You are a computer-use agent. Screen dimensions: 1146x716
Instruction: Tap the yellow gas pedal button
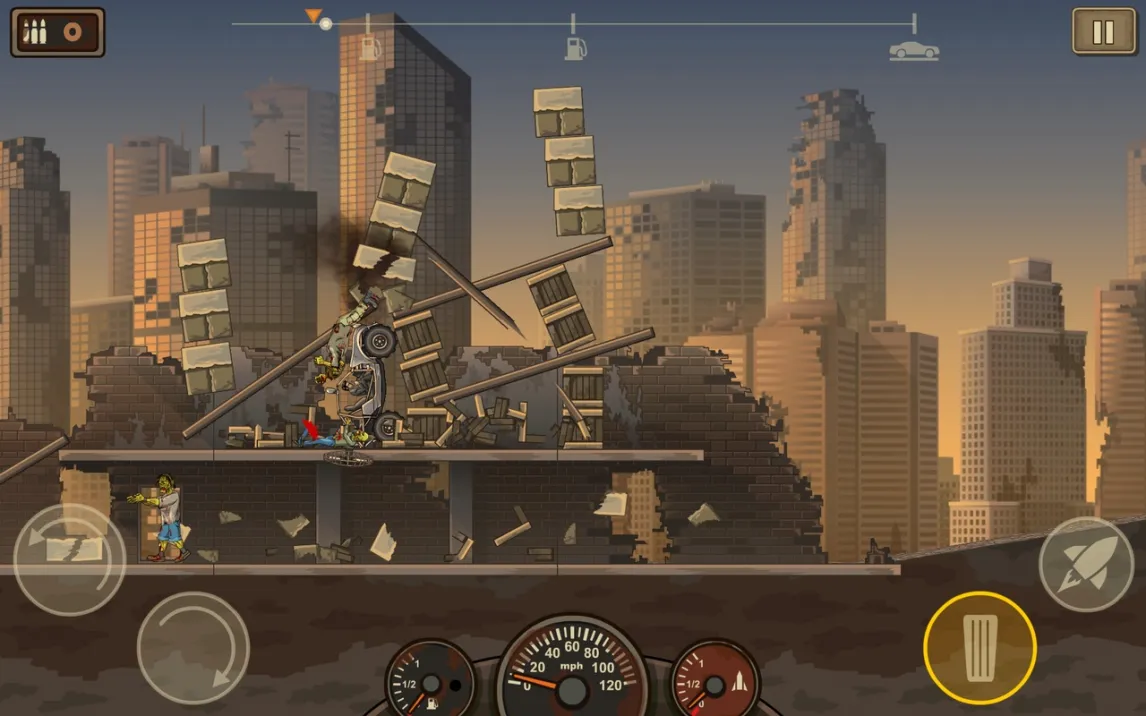tap(979, 649)
